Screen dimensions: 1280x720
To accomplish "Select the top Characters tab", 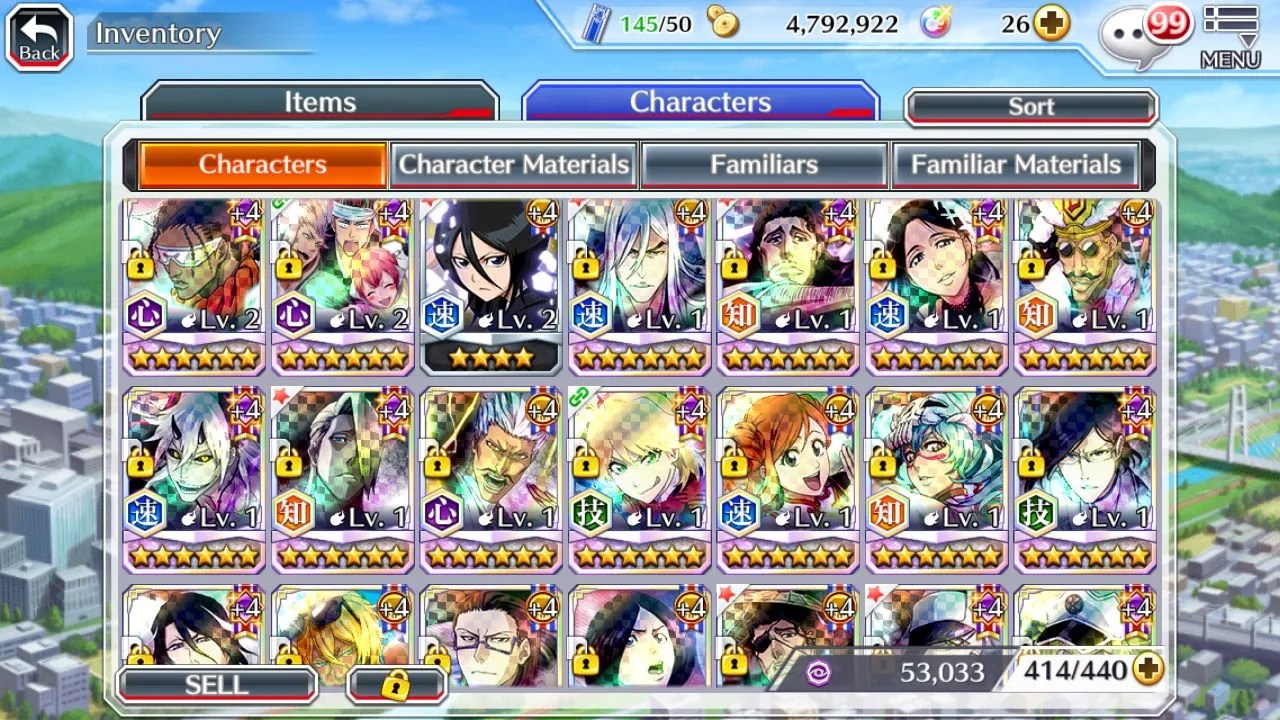I will (700, 102).
